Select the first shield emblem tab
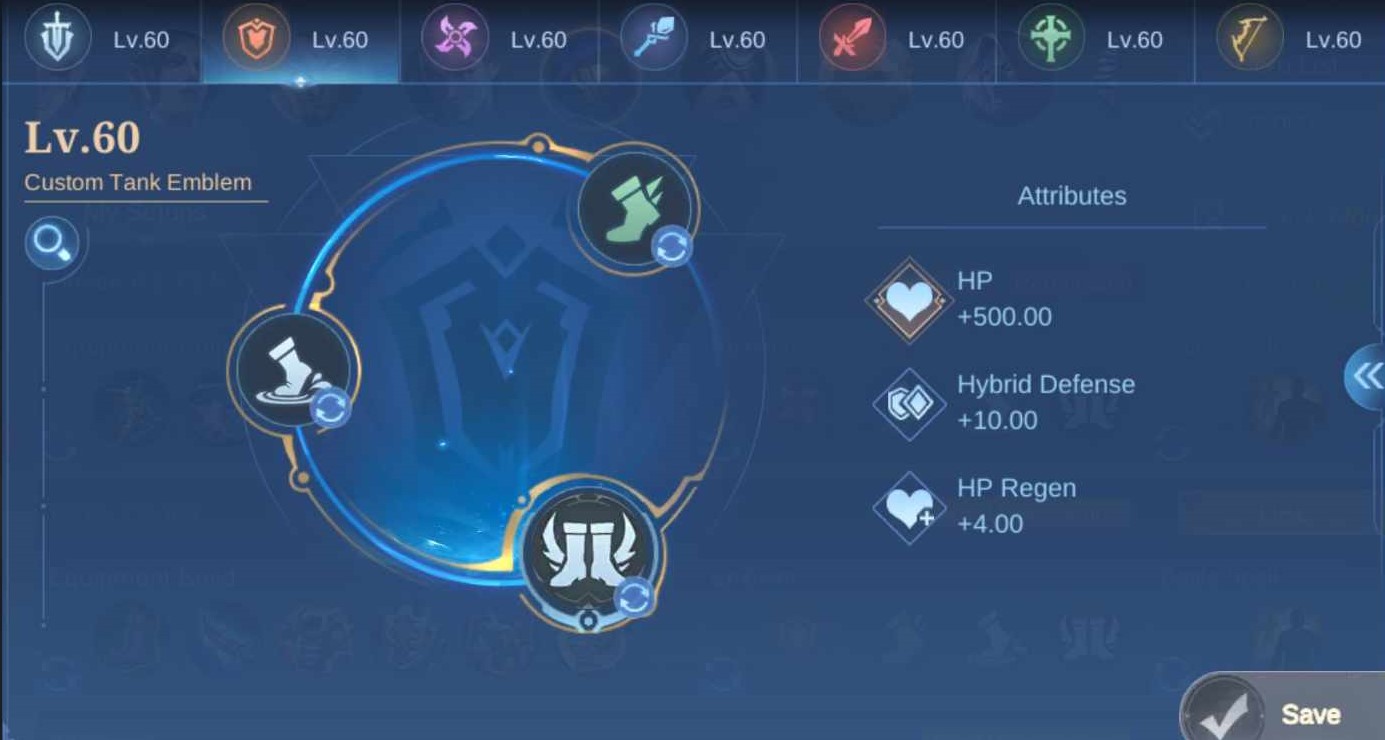 pyautogui.click(x=58, y=38)
